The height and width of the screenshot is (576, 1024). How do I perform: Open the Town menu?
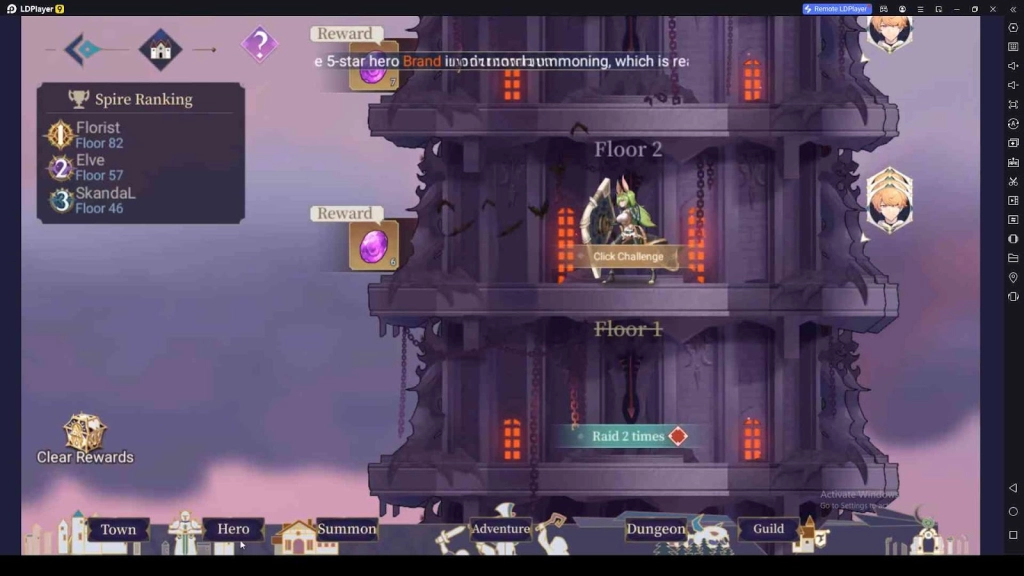(118, 529)
